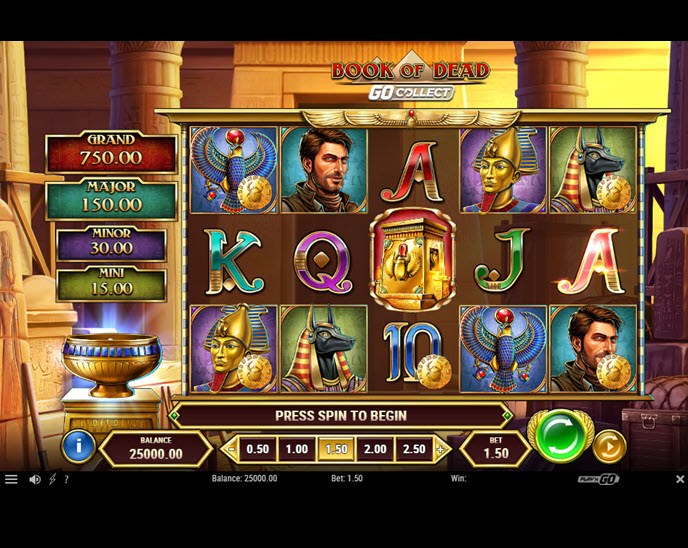Start autoplay with the gold play button
The width and height of the screenshot is (688, 548).
pos(609,446)
